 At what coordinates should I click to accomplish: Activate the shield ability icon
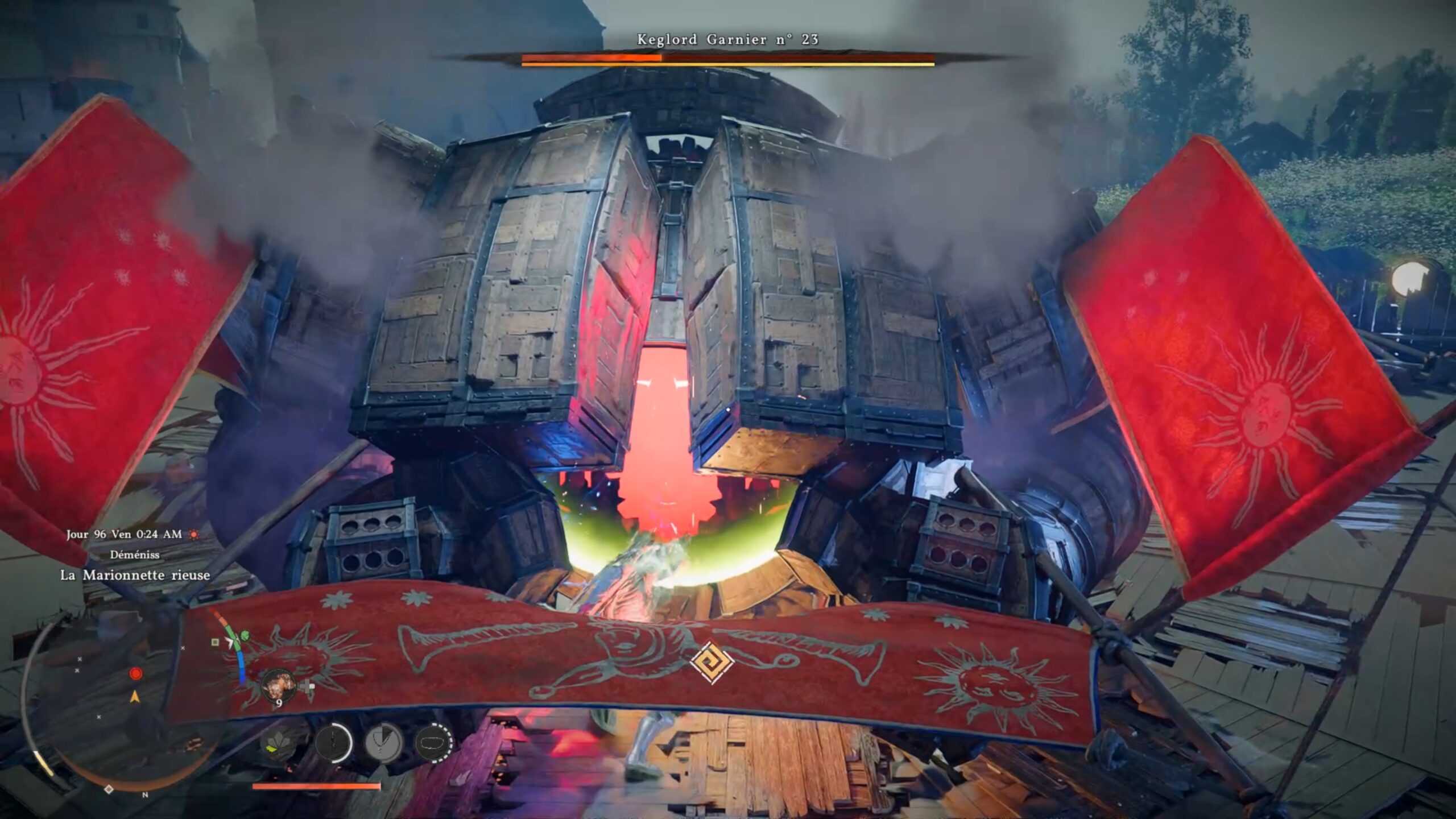(x=384, y=743)
